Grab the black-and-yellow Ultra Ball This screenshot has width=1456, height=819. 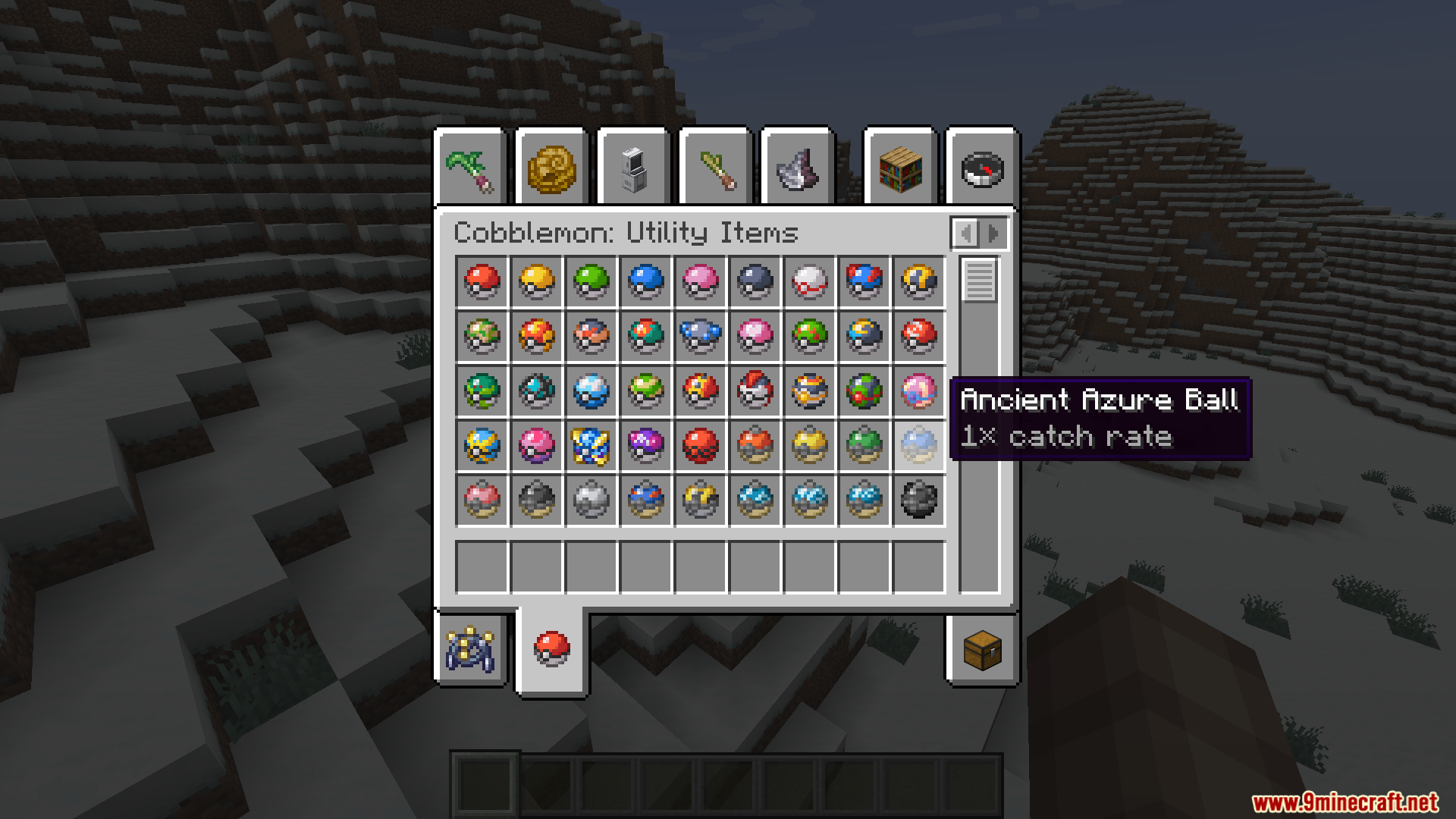(920, 282)
